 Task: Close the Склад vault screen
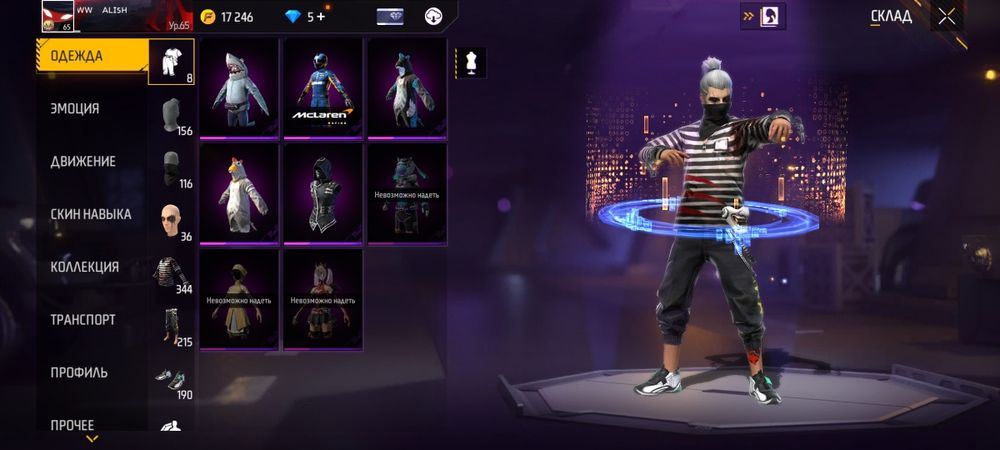(x=946, y=16)
